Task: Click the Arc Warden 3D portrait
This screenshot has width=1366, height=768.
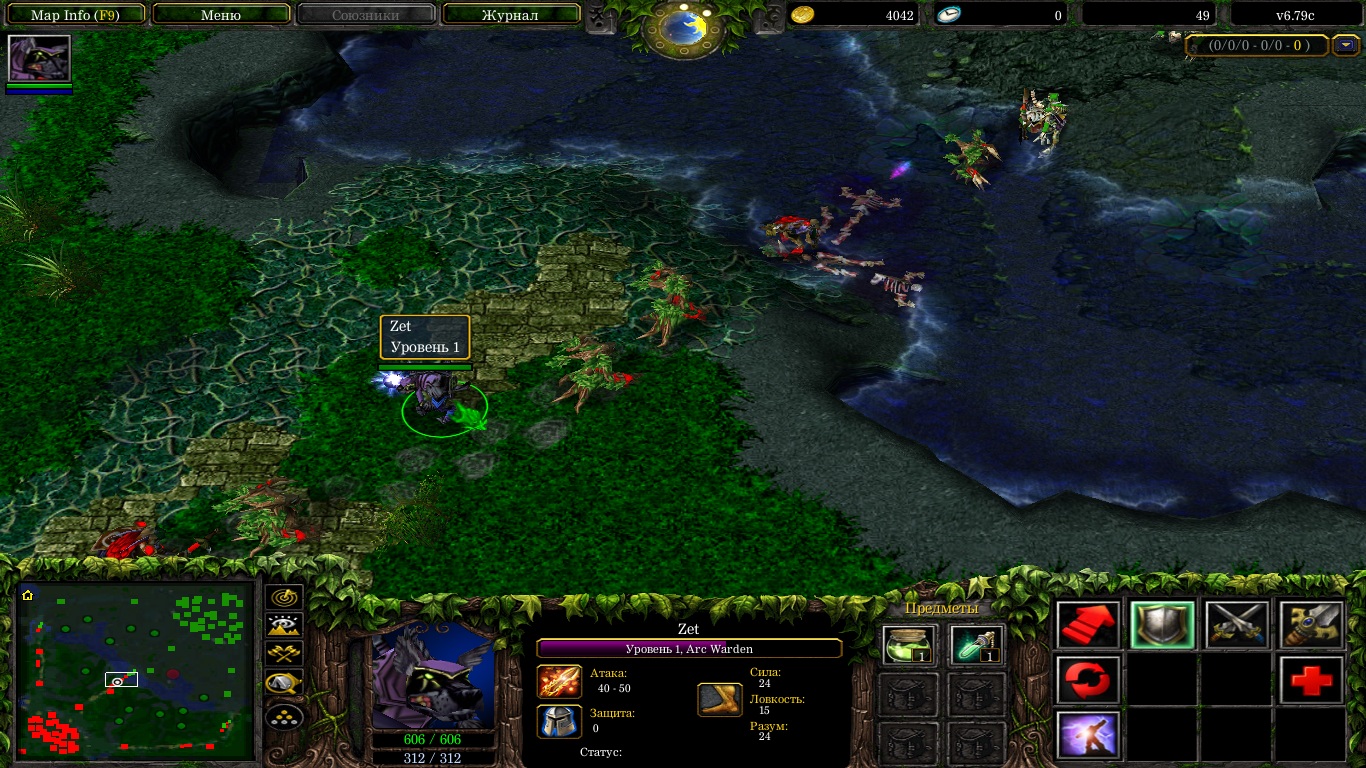Action: pyautogui.click(x=433, y=673)
